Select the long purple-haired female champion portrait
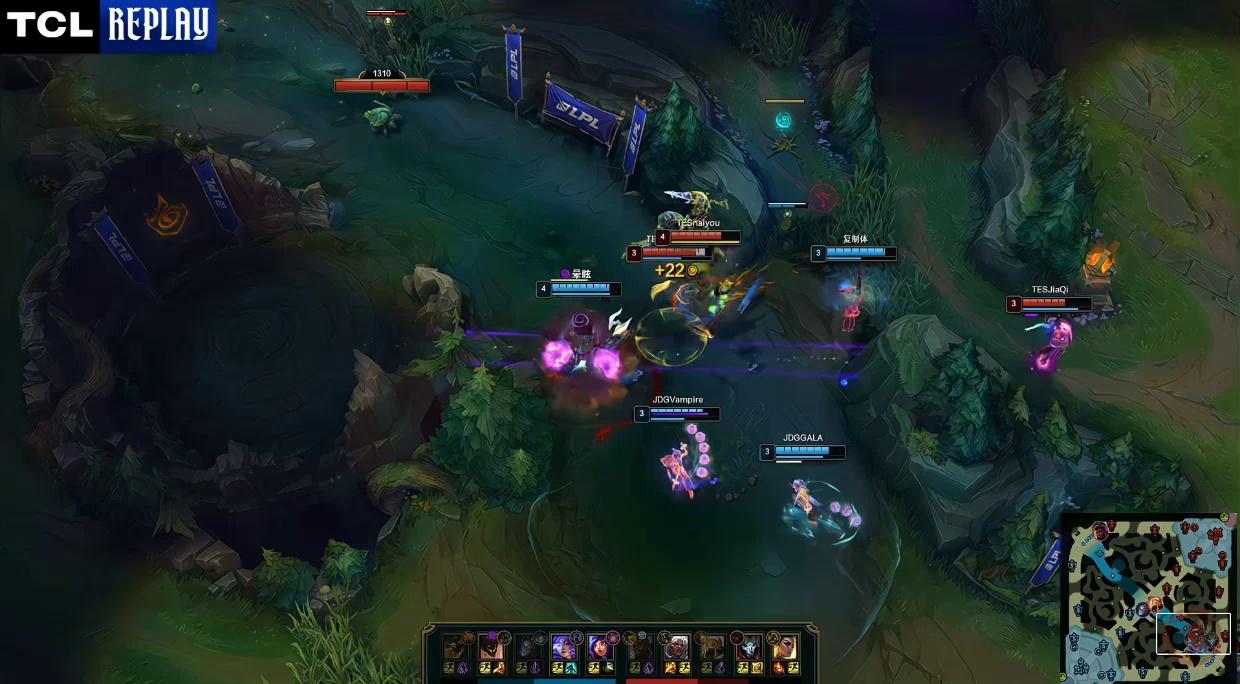Viewport: 1240px width, 684px height. (600, 647)
